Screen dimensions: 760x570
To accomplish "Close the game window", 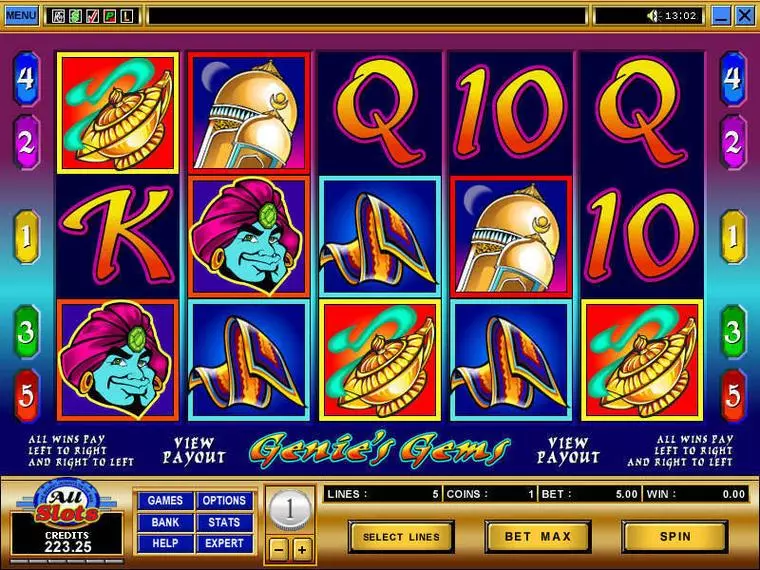I will (x=744, y=15).
